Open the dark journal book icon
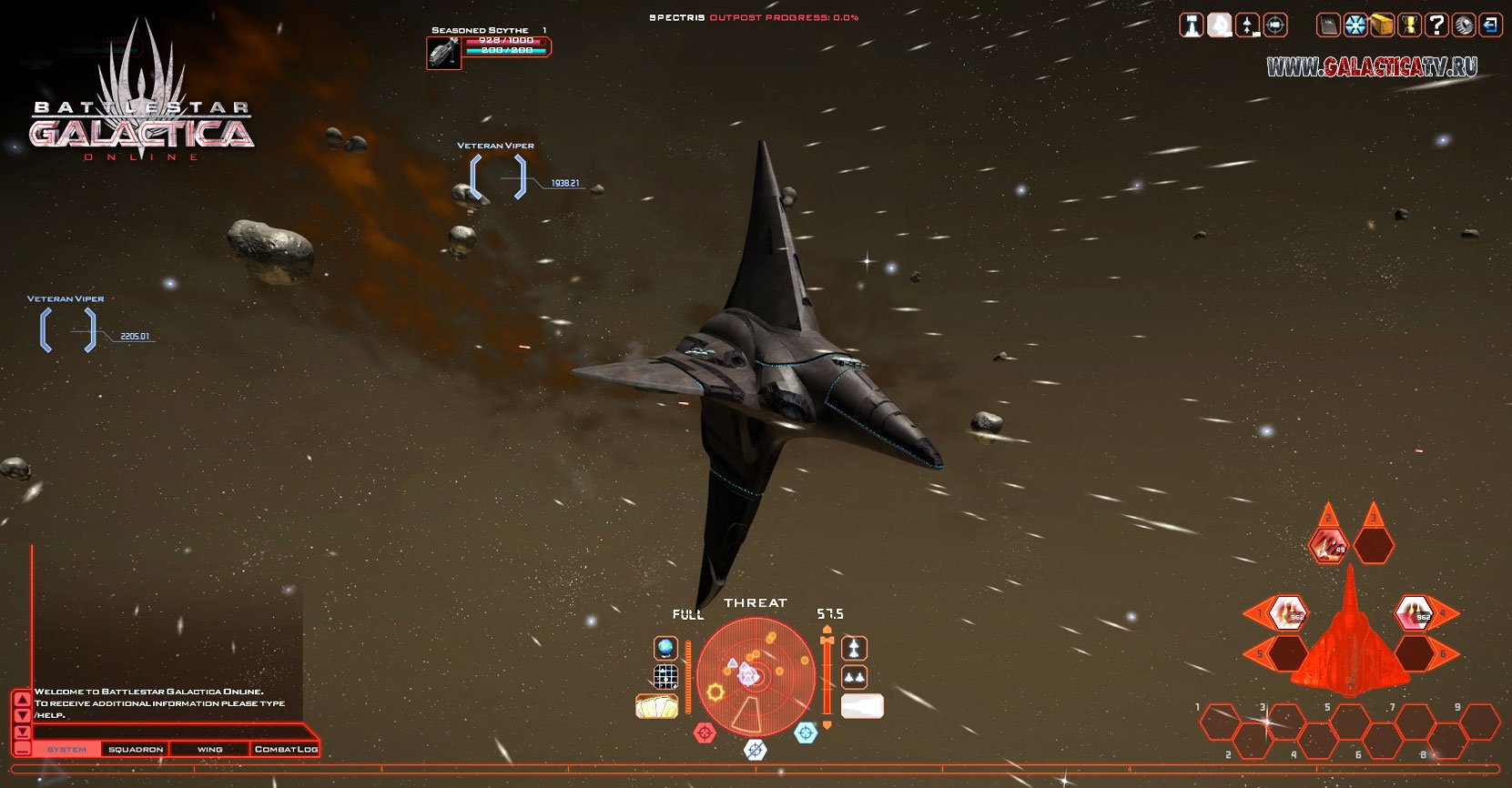The image size is (1512, 788). tap(1329, 25)
